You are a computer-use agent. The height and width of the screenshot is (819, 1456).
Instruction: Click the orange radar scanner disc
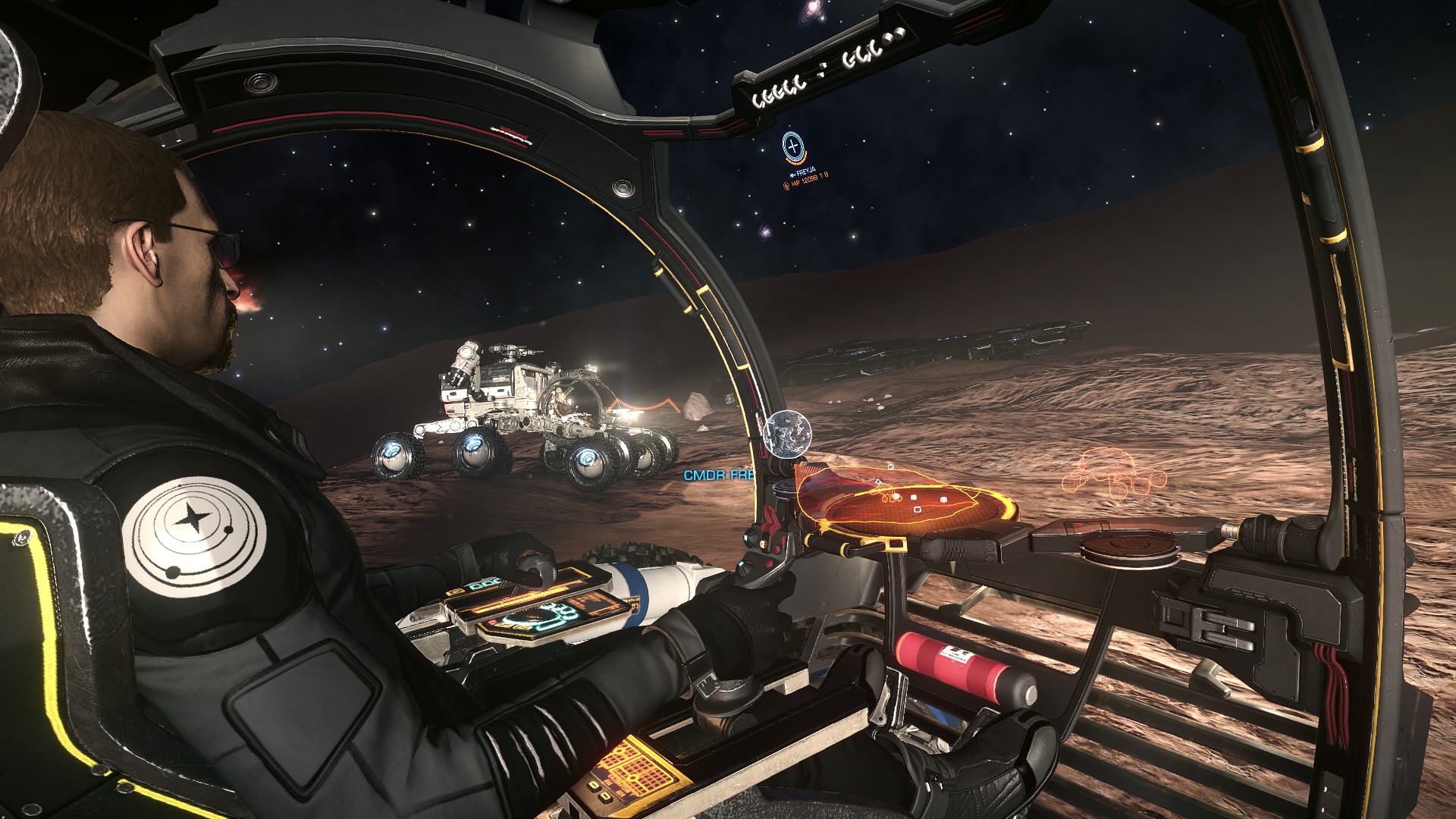point(902,501)
